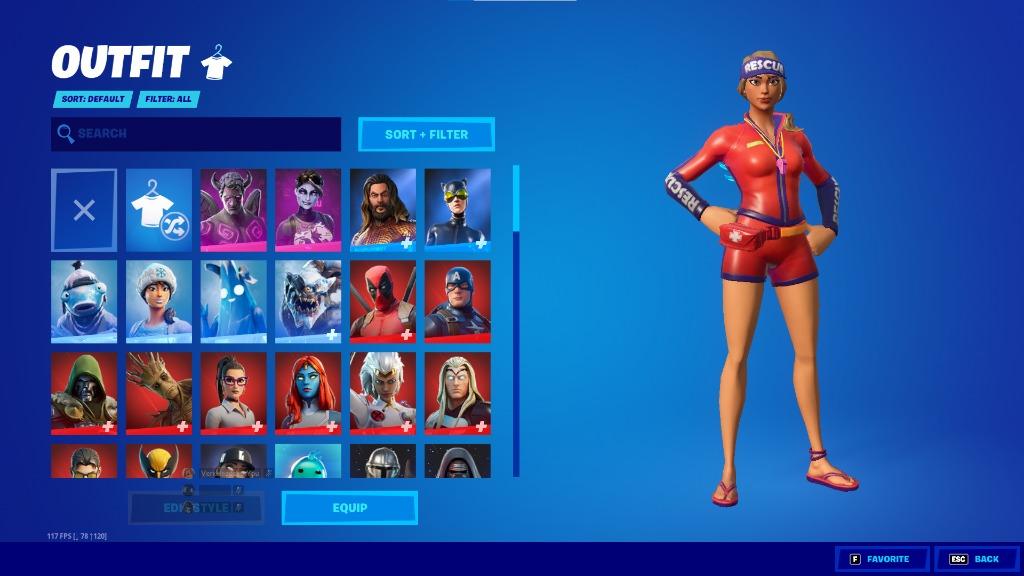Select the Doctor Doom outfit

tap(84, 392)
